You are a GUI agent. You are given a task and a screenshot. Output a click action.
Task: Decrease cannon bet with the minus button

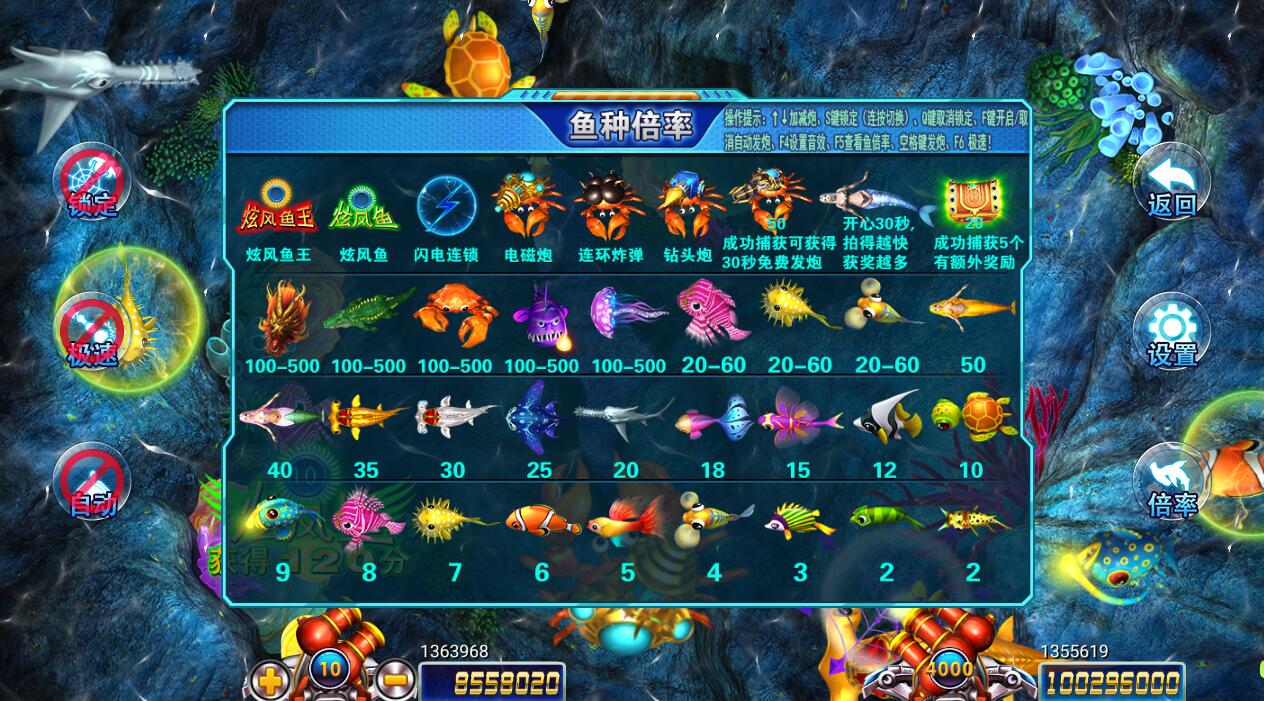click(x=393, y=679)
